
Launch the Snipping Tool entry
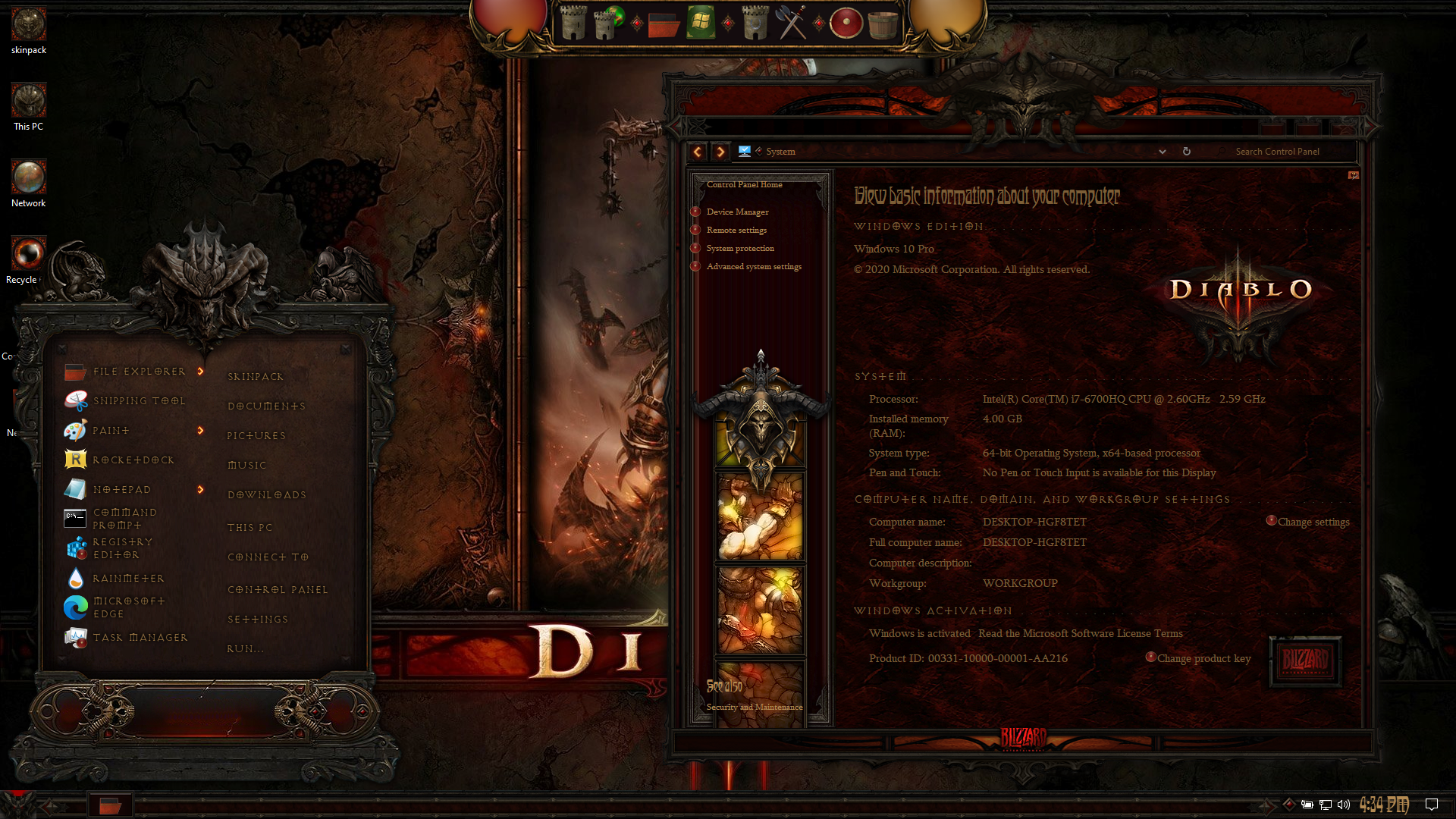[x=139, y=401]
